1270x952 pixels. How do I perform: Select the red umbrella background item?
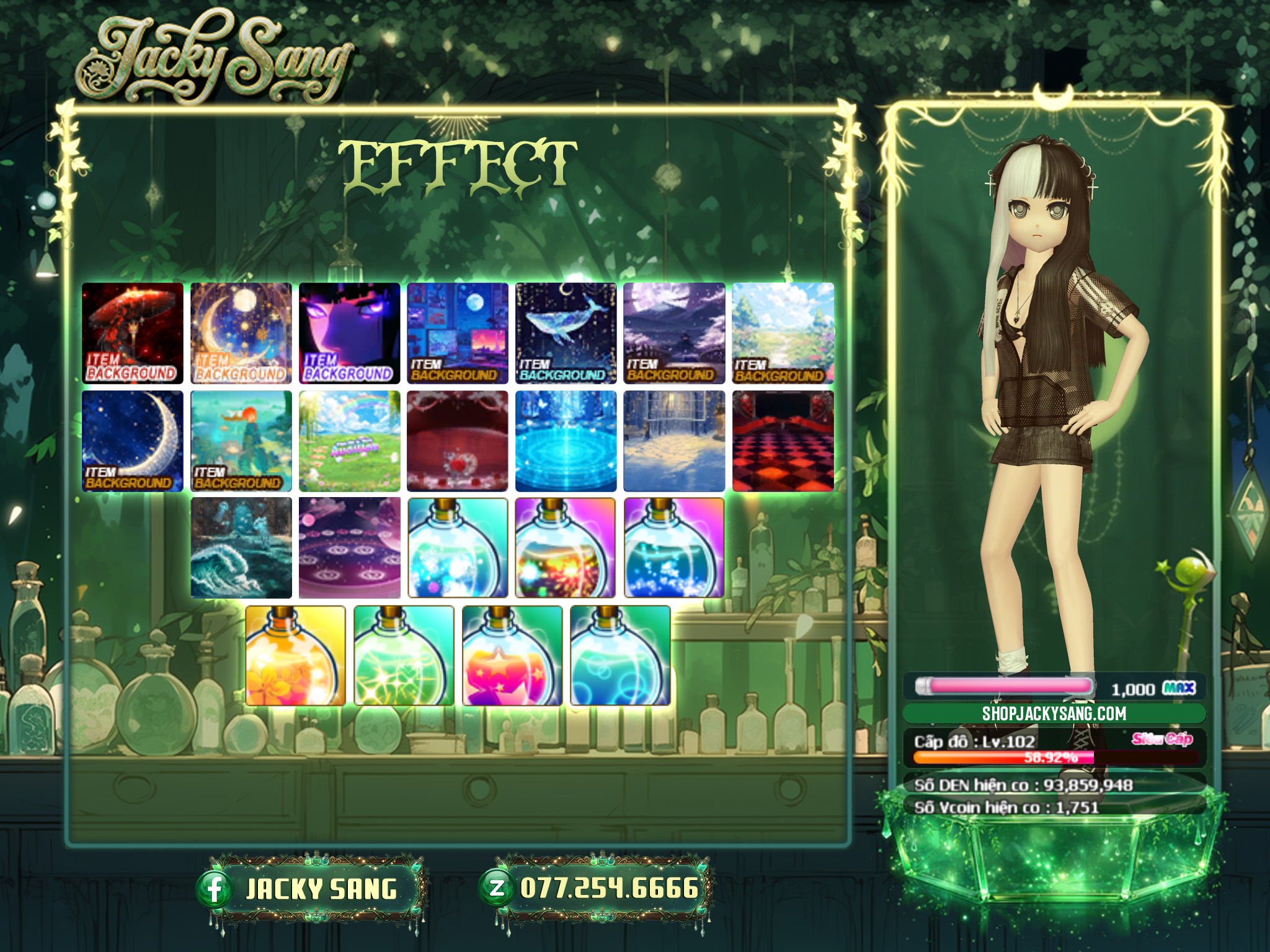click(x=133, y=333)
